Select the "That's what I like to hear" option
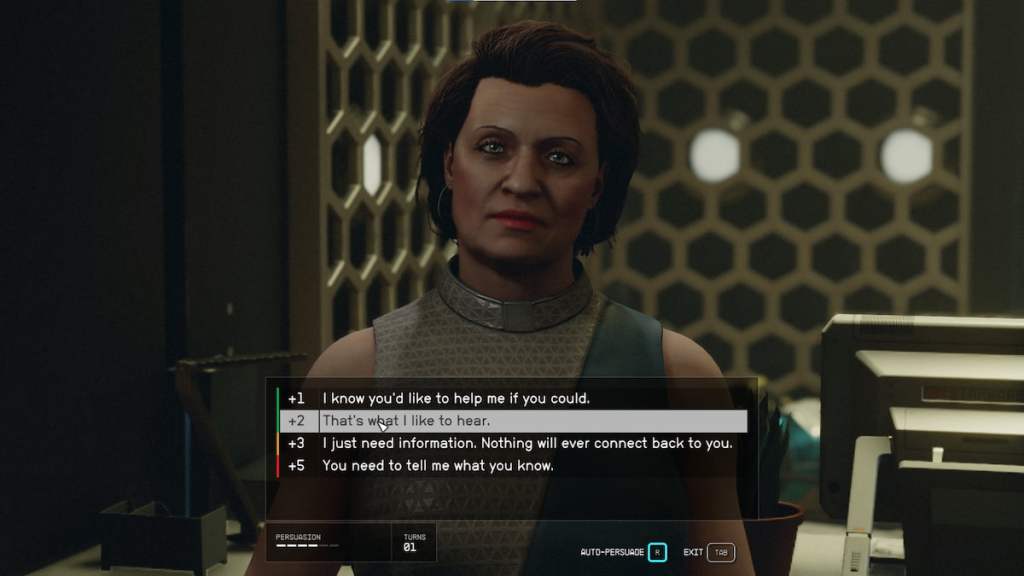The image size is (1024, 576). [x=405, y=421]
